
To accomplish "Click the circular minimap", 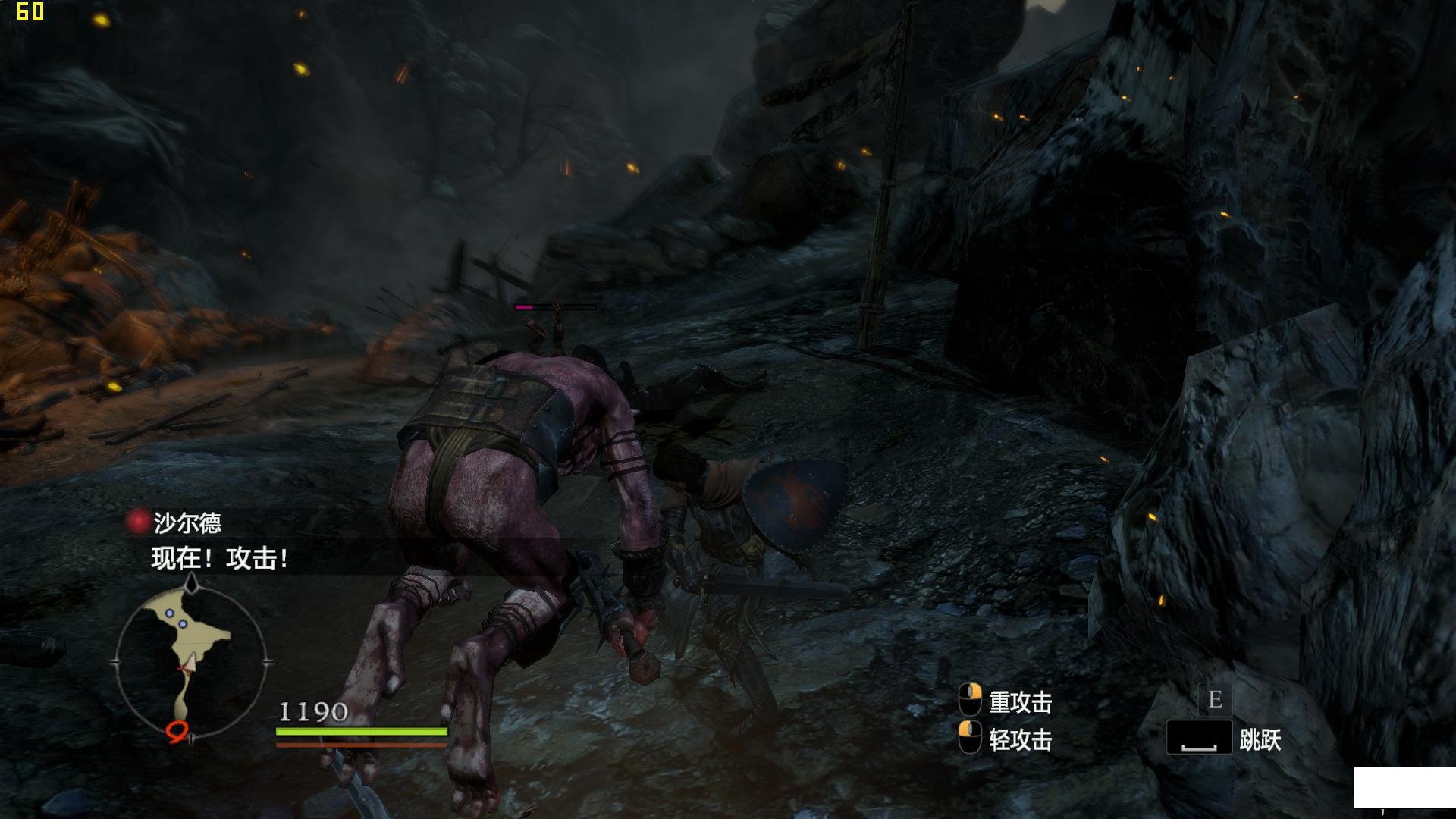I will (191, 661).
